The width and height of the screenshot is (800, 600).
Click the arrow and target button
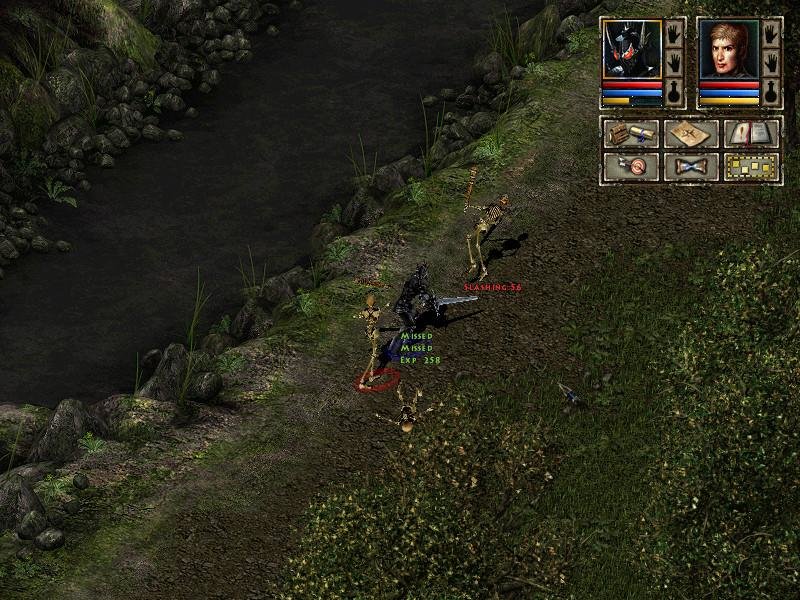[630, 166]
